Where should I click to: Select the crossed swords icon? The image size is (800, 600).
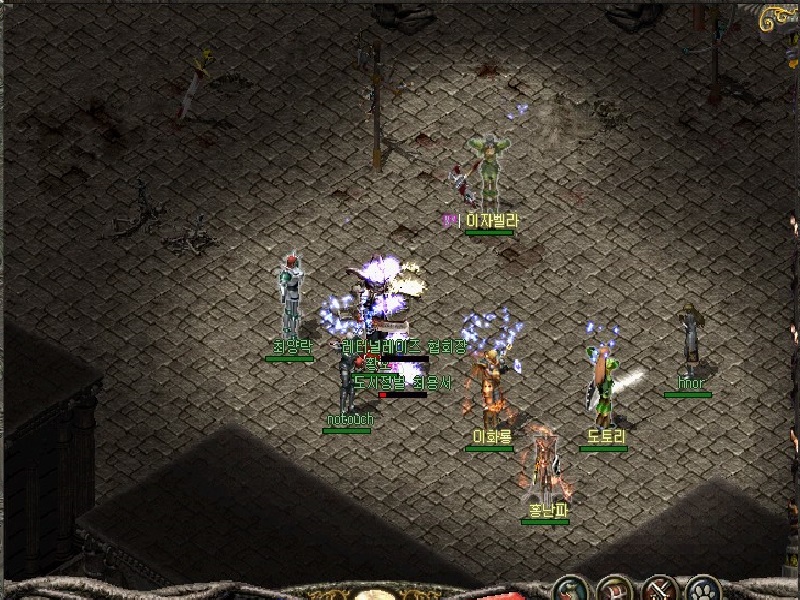tap(660, 588)
